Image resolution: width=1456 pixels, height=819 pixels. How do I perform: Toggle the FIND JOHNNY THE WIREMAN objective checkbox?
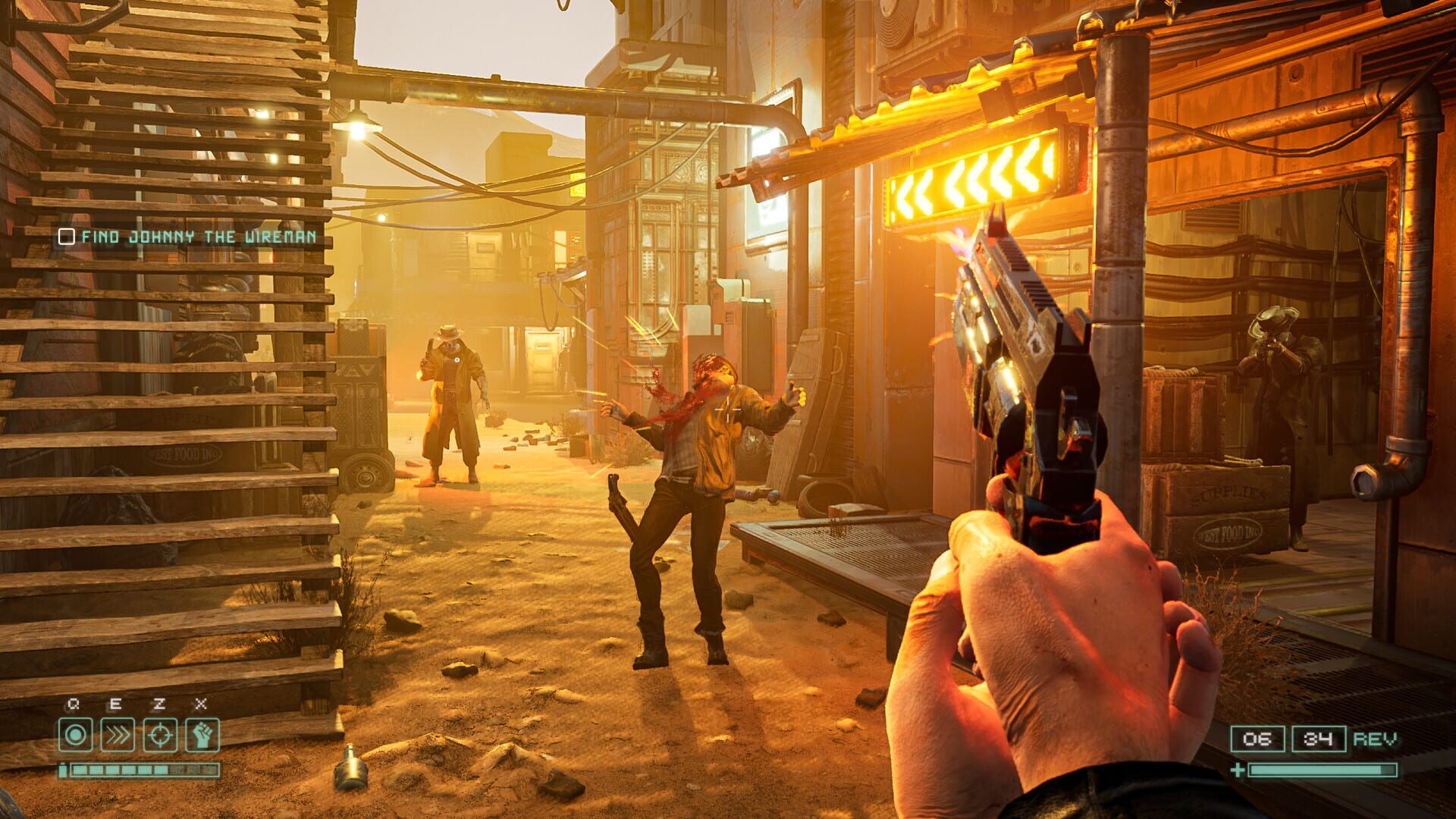[x=67, y=237]
